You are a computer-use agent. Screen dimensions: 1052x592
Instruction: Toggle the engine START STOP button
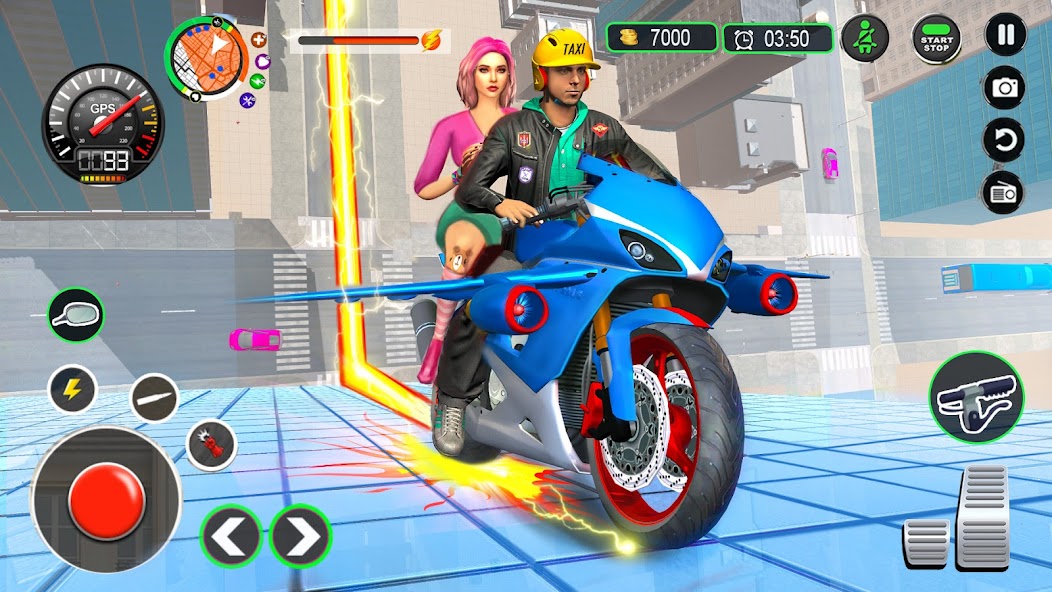[x=936, y=41]
